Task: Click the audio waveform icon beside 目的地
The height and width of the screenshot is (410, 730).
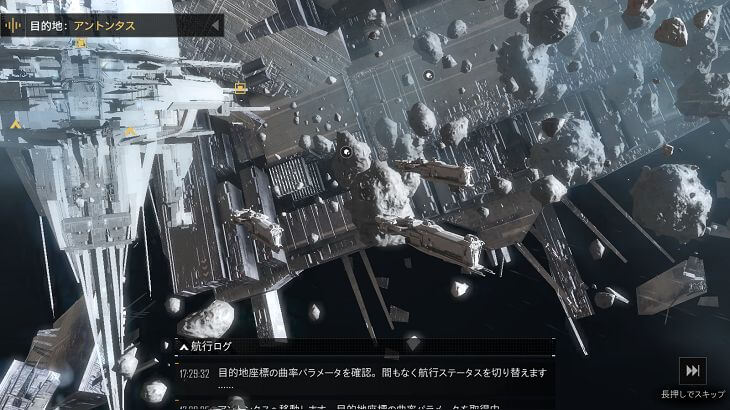Action: (x=14, y=23)
